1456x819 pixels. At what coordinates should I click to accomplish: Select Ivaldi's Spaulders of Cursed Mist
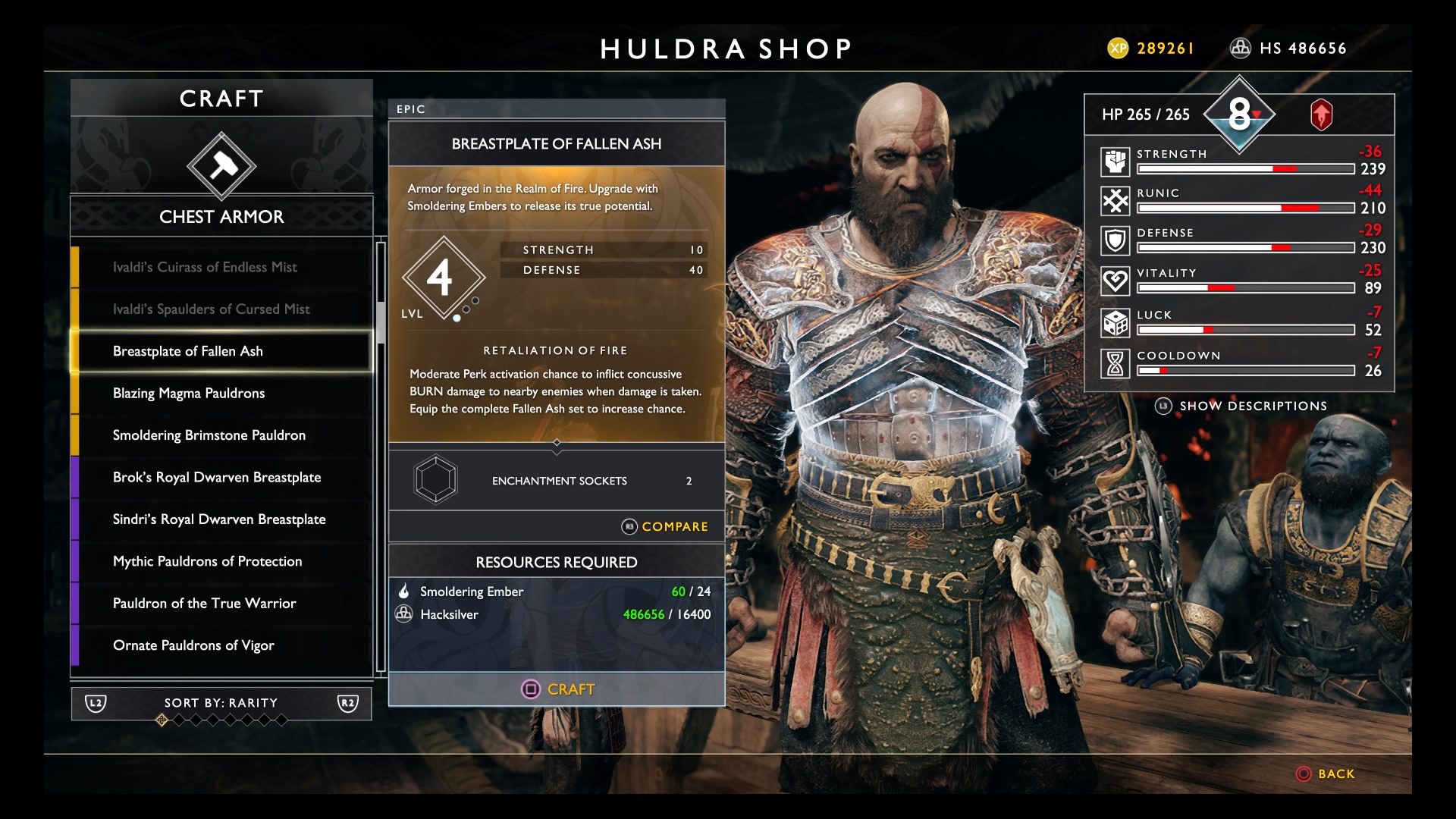(x=211, y=309)
